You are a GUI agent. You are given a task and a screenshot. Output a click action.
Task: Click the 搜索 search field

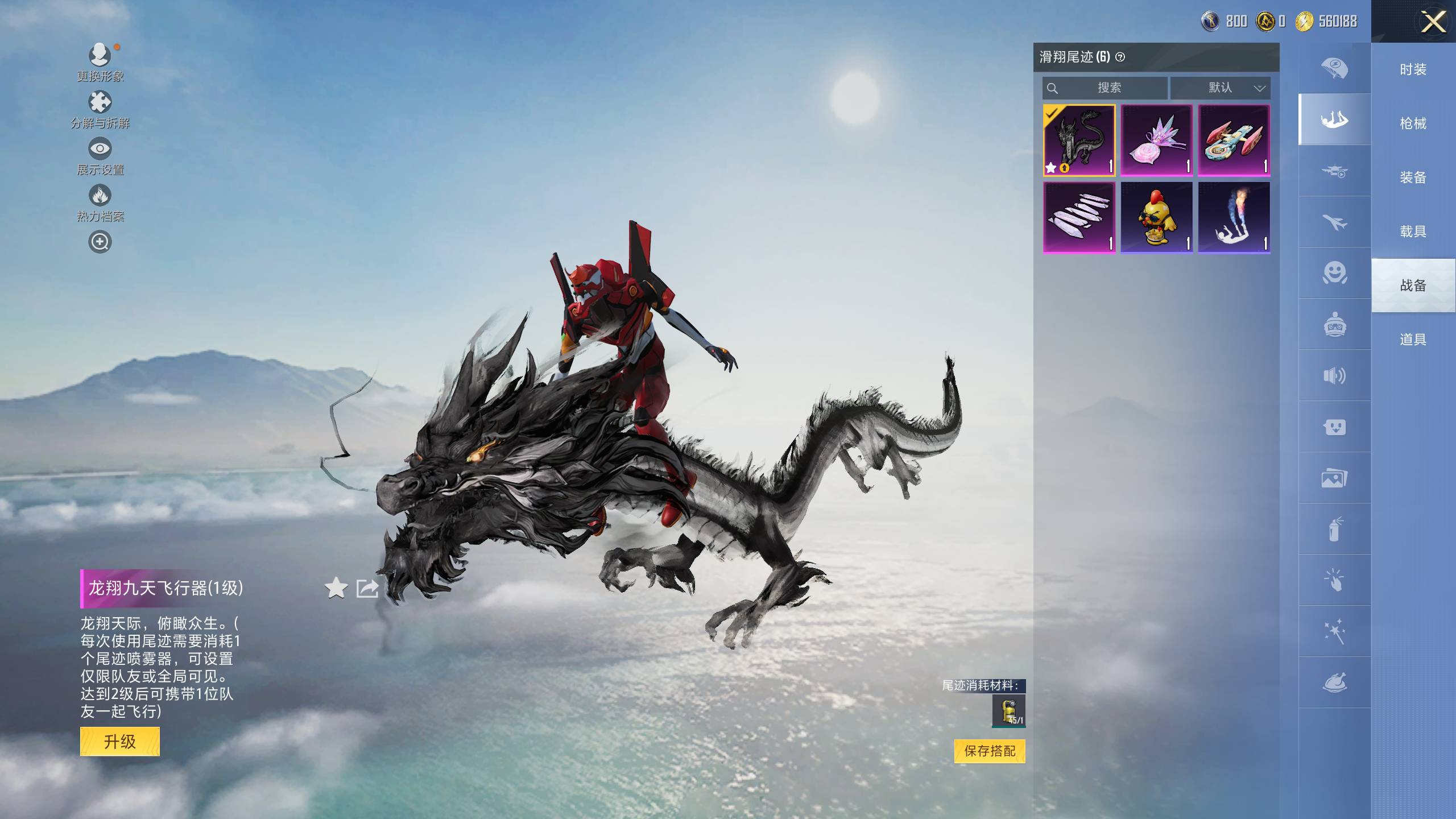click(x=1105, y=88)
